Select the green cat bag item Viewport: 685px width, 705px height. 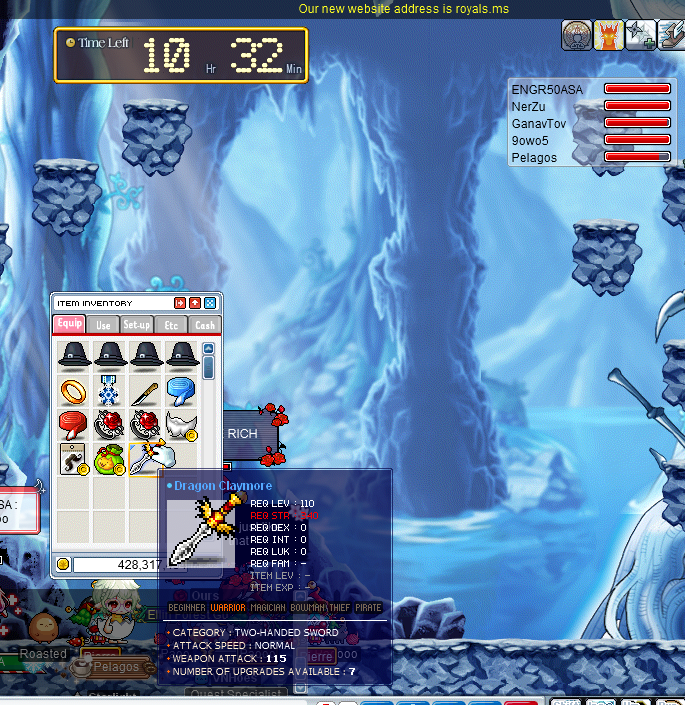(110, 459)
